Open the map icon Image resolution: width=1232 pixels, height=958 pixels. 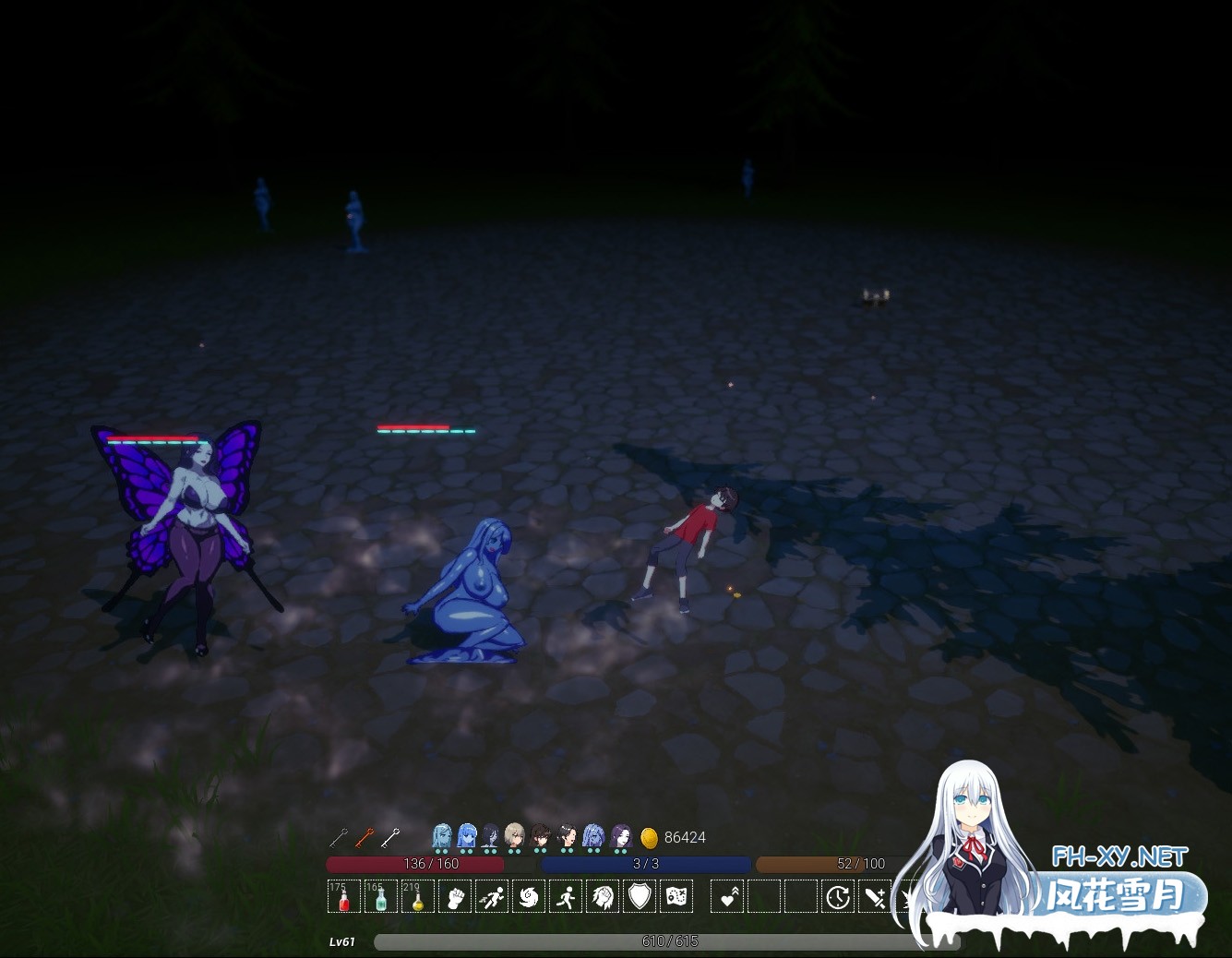tap(676, 896)
